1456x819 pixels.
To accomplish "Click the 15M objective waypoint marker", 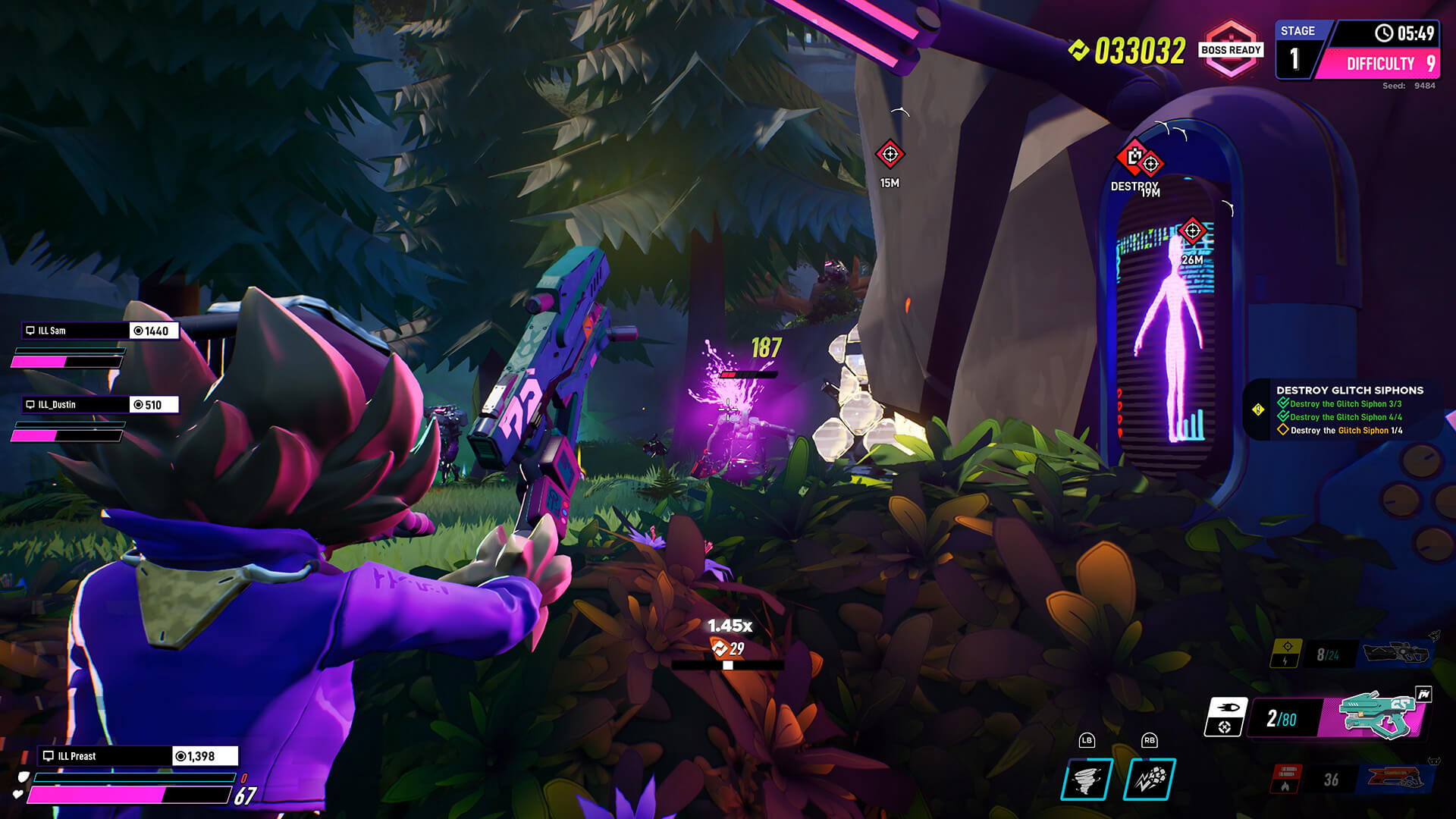I will [x=890, y=155].
